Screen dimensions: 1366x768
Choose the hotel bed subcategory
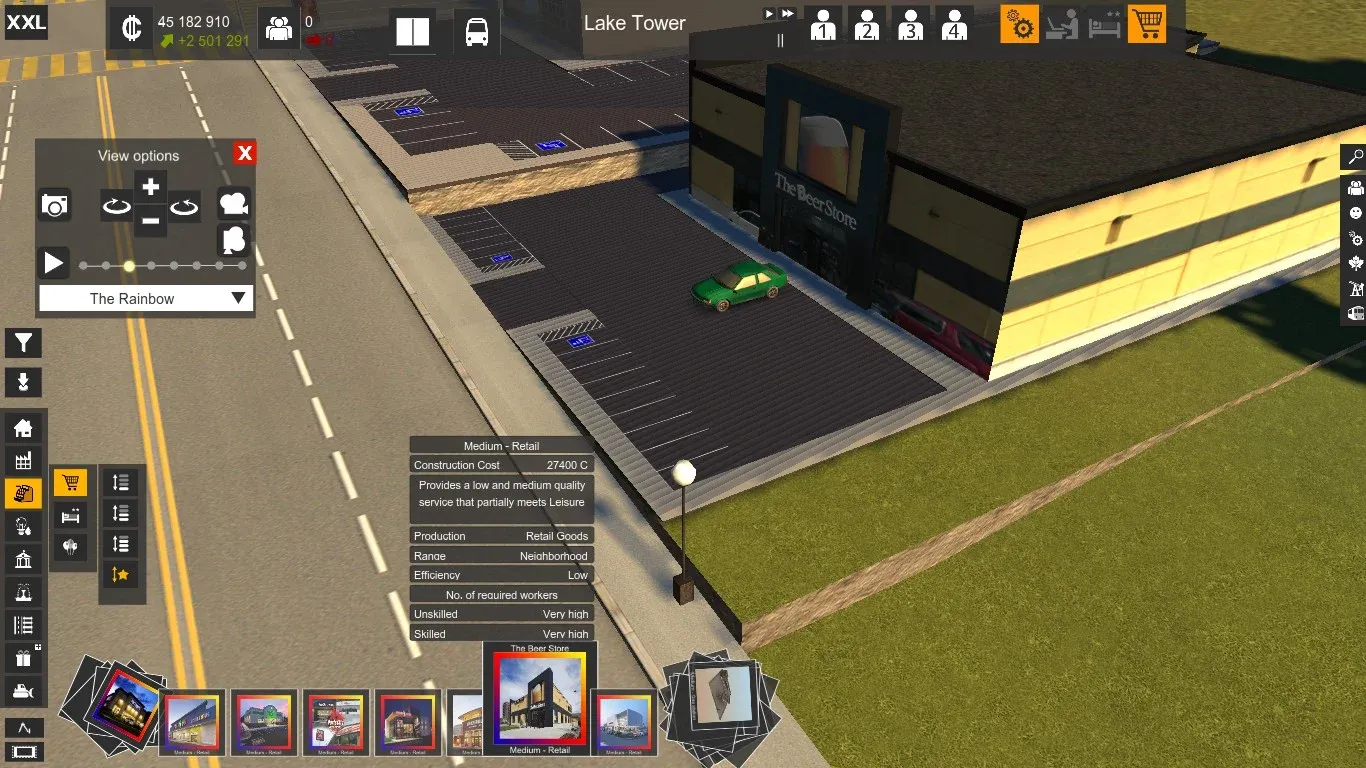coord(70,516)
